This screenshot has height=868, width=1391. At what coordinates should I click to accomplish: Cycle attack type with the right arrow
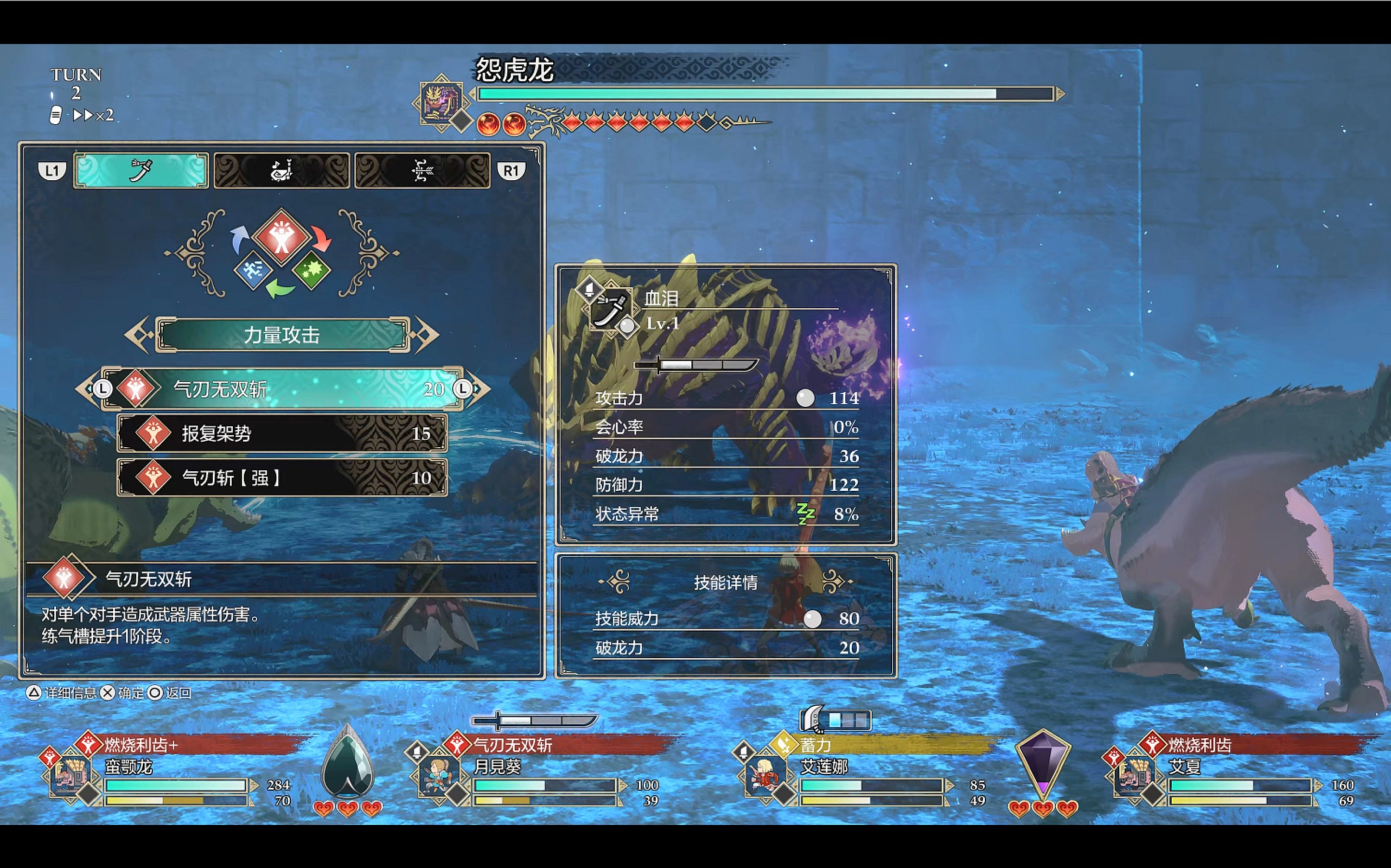point(426,335)
